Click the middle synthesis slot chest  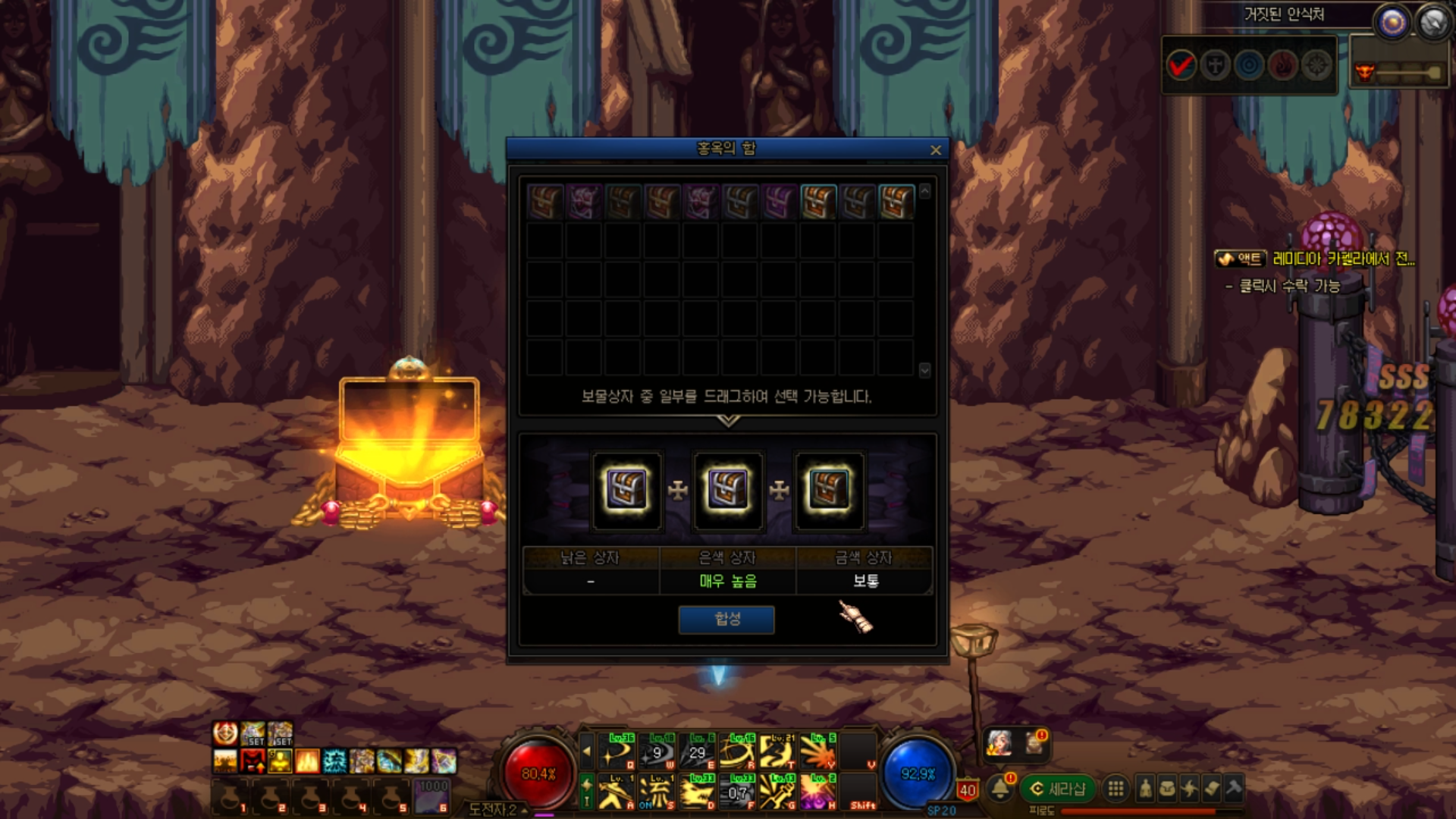727,489
